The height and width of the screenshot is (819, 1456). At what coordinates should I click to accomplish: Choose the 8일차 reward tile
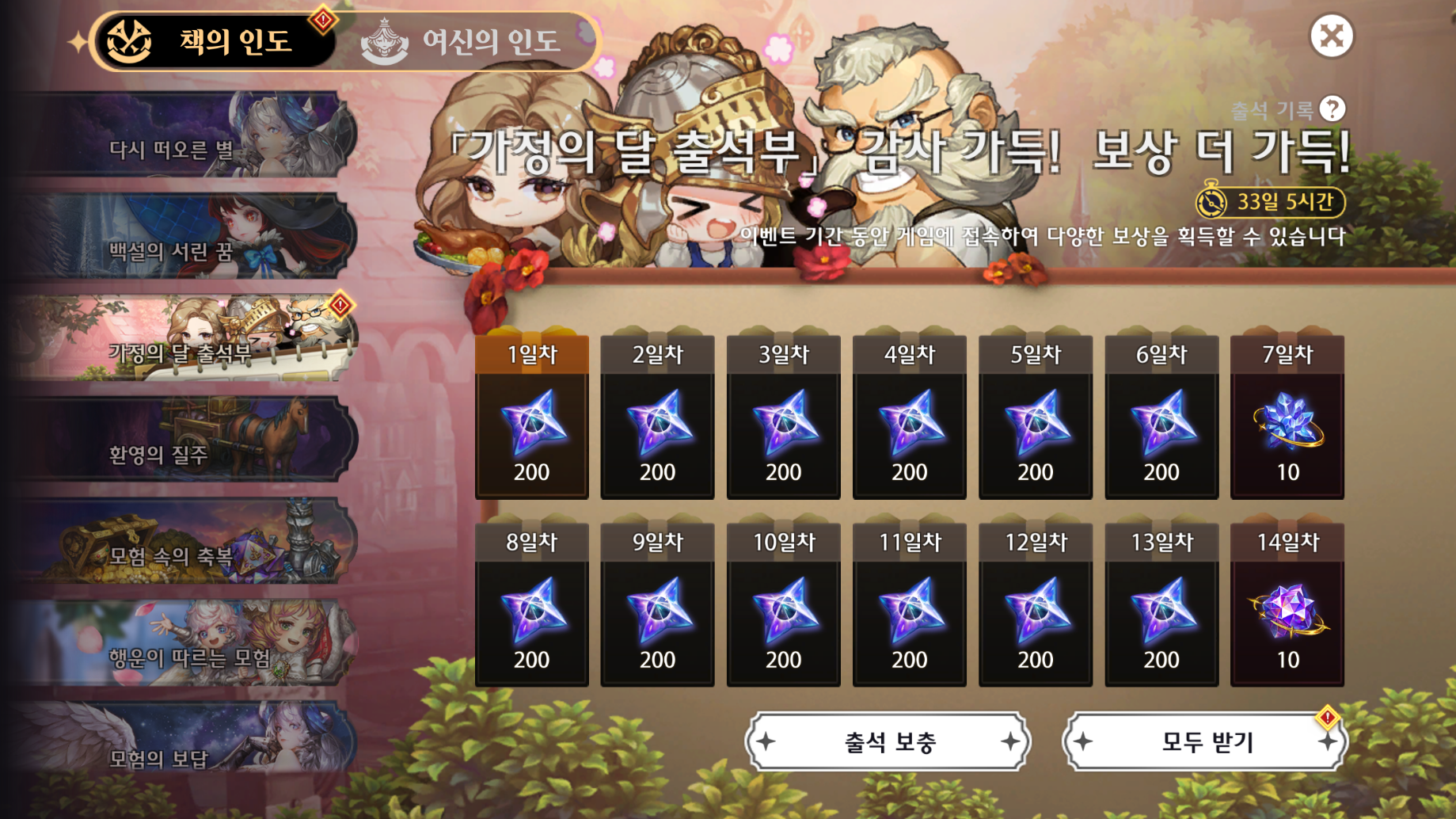[x=531, y=606]
